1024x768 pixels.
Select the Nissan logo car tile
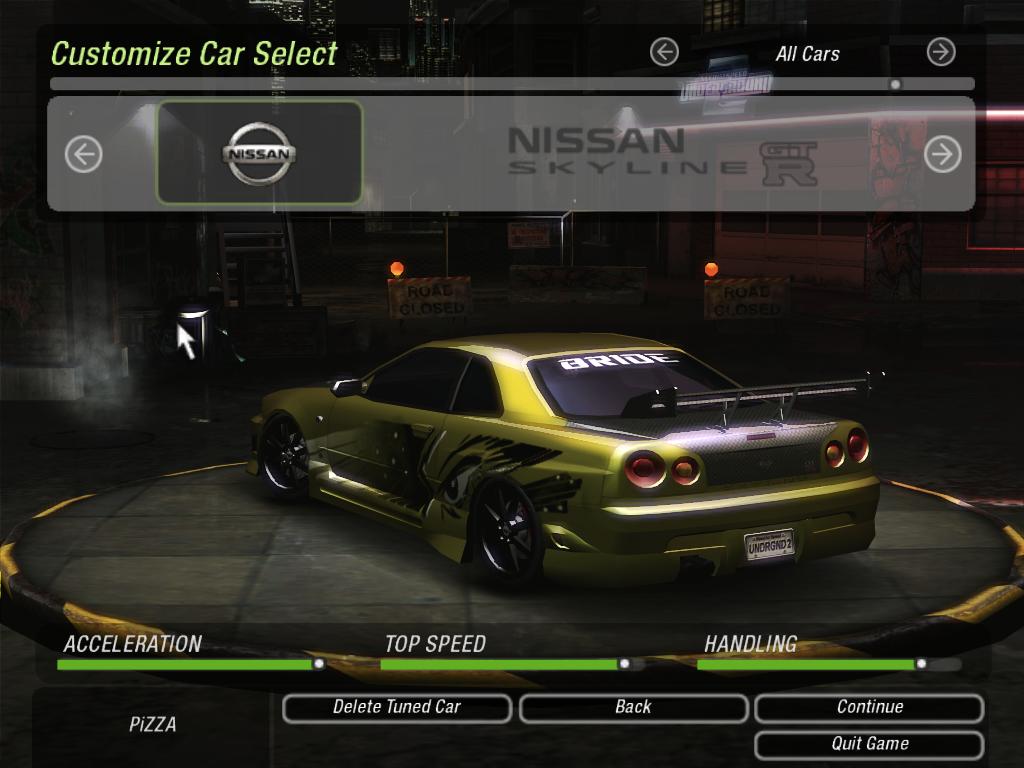pos(259,153)
